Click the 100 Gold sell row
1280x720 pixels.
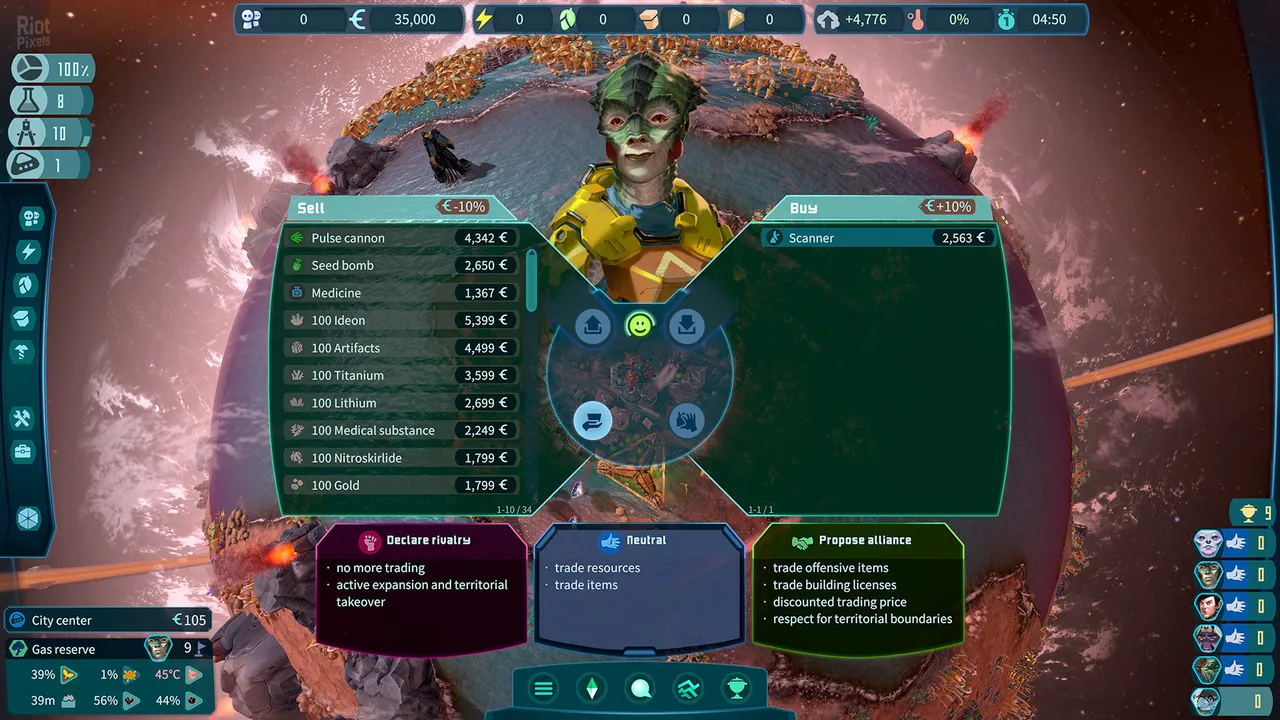pyautogui.click(x=400, y=485)
